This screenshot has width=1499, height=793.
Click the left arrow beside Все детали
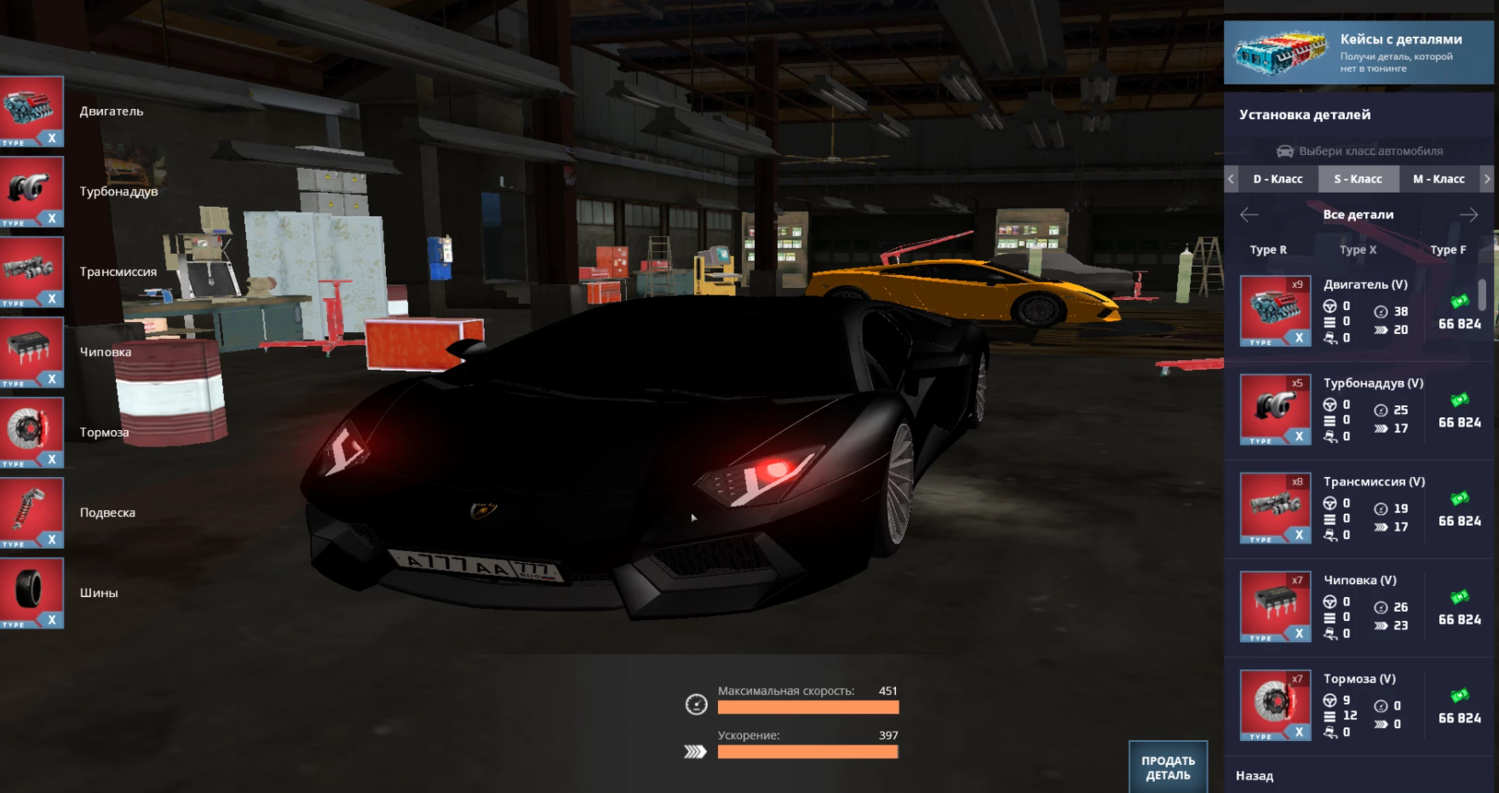(1248, 215)
